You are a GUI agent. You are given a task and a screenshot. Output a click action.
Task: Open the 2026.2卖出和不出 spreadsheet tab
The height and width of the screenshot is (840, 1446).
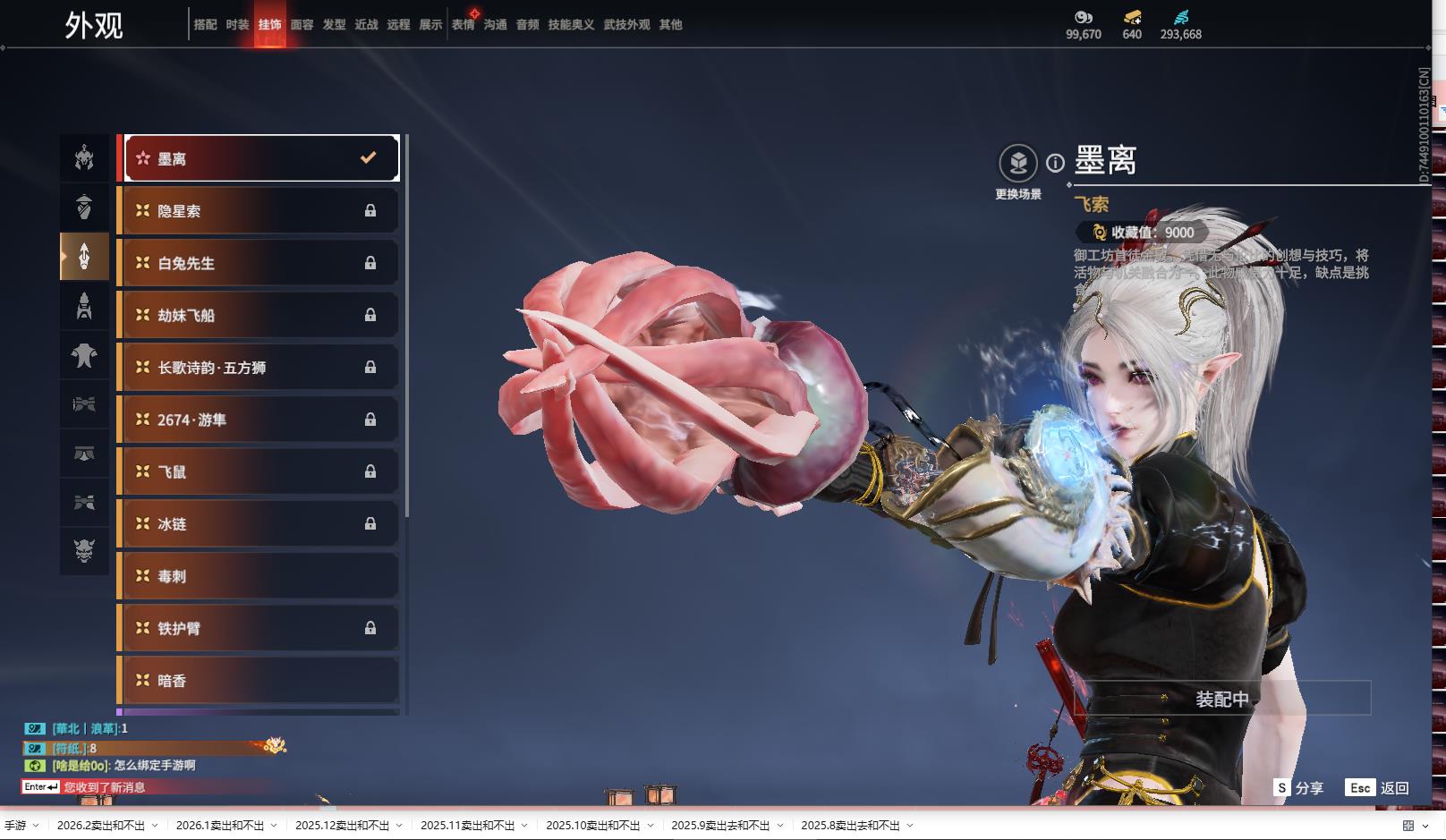(x=100, y=826)
